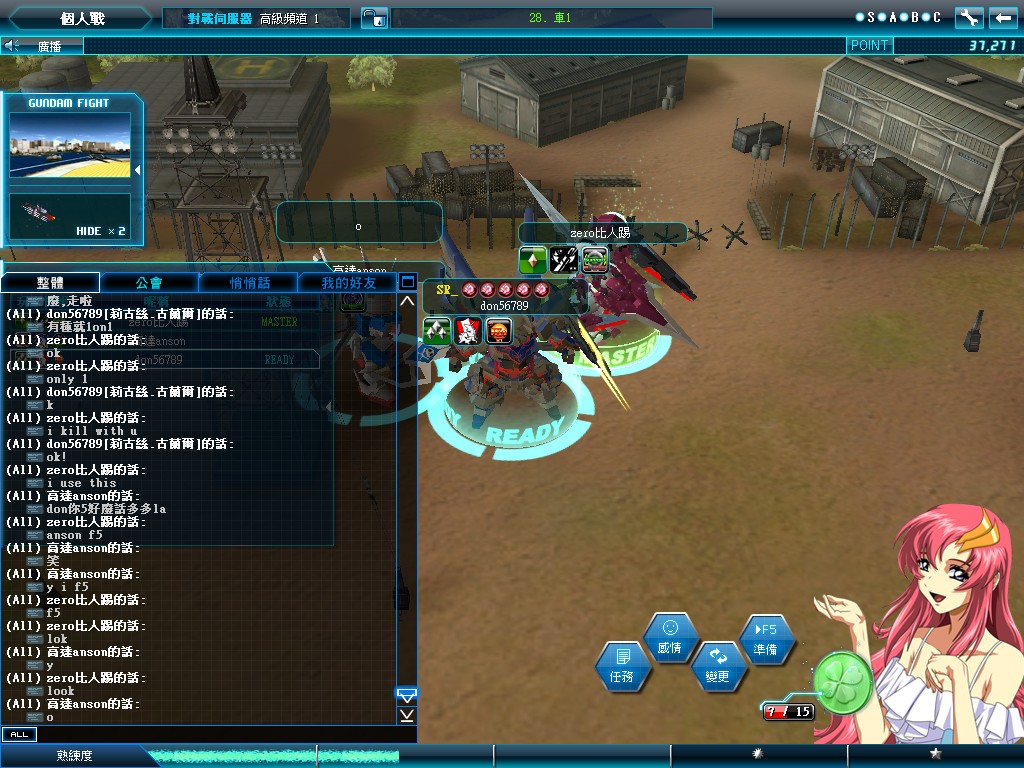Ready up with the F5 準備 button
The height and width of the screenshot is (768, 1024).
click(x=766, y=639)
